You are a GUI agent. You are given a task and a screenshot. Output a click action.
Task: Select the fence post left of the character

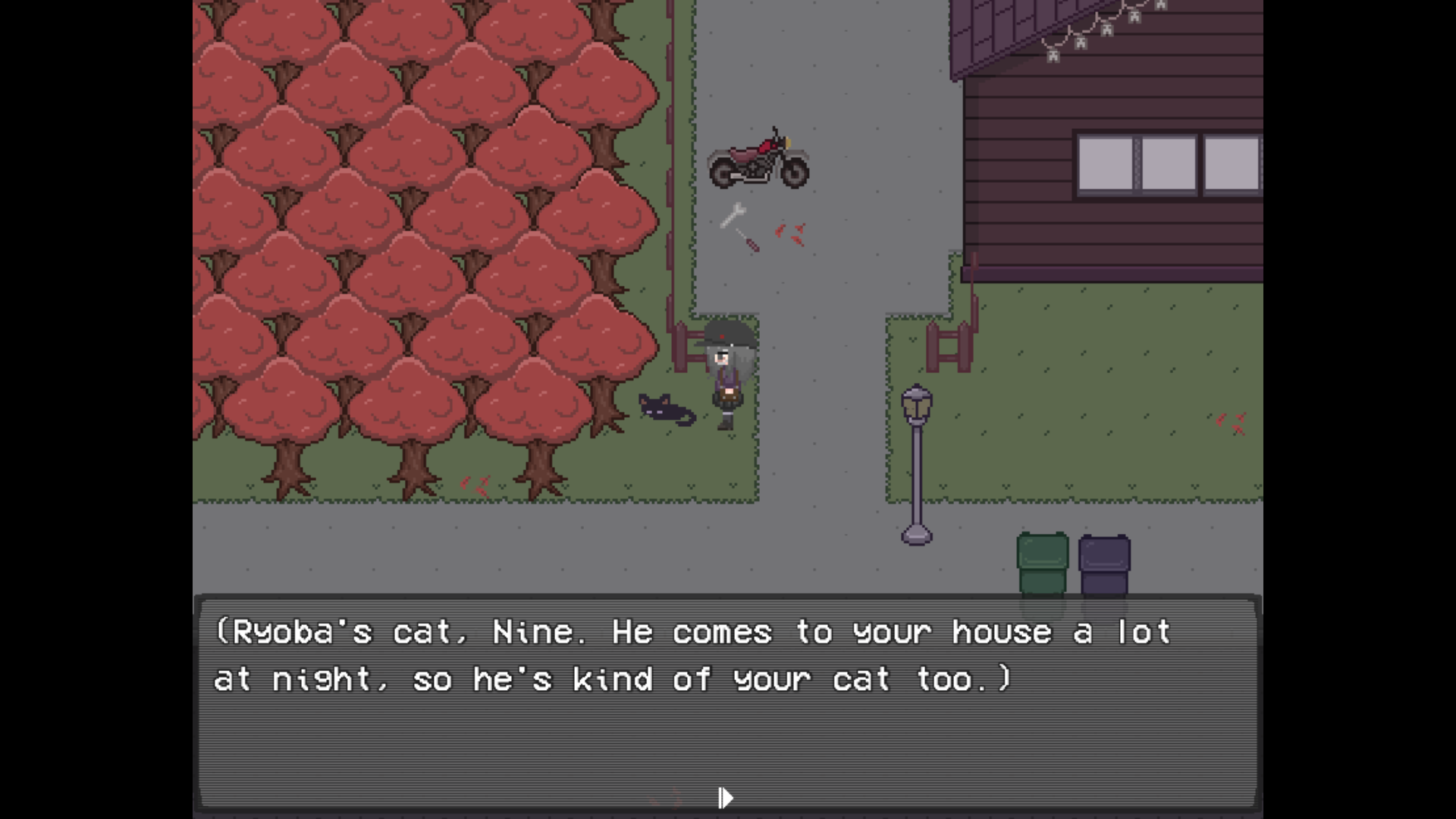tap(682, 349)
